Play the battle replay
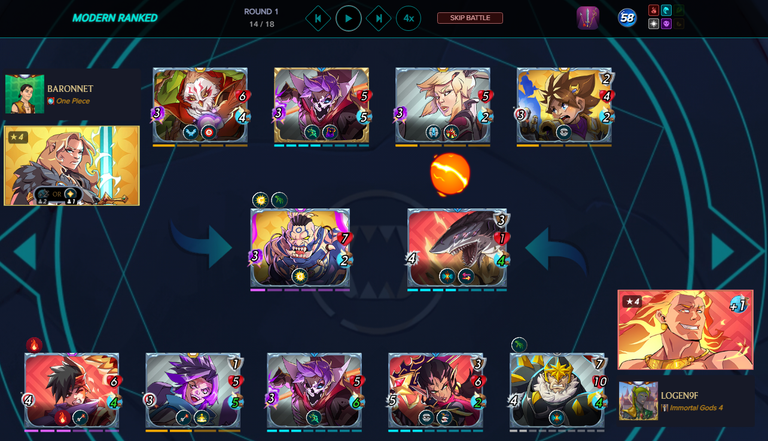Image resolution: width=768 pixels, height=441 pixels. click(x=348, y=18)
